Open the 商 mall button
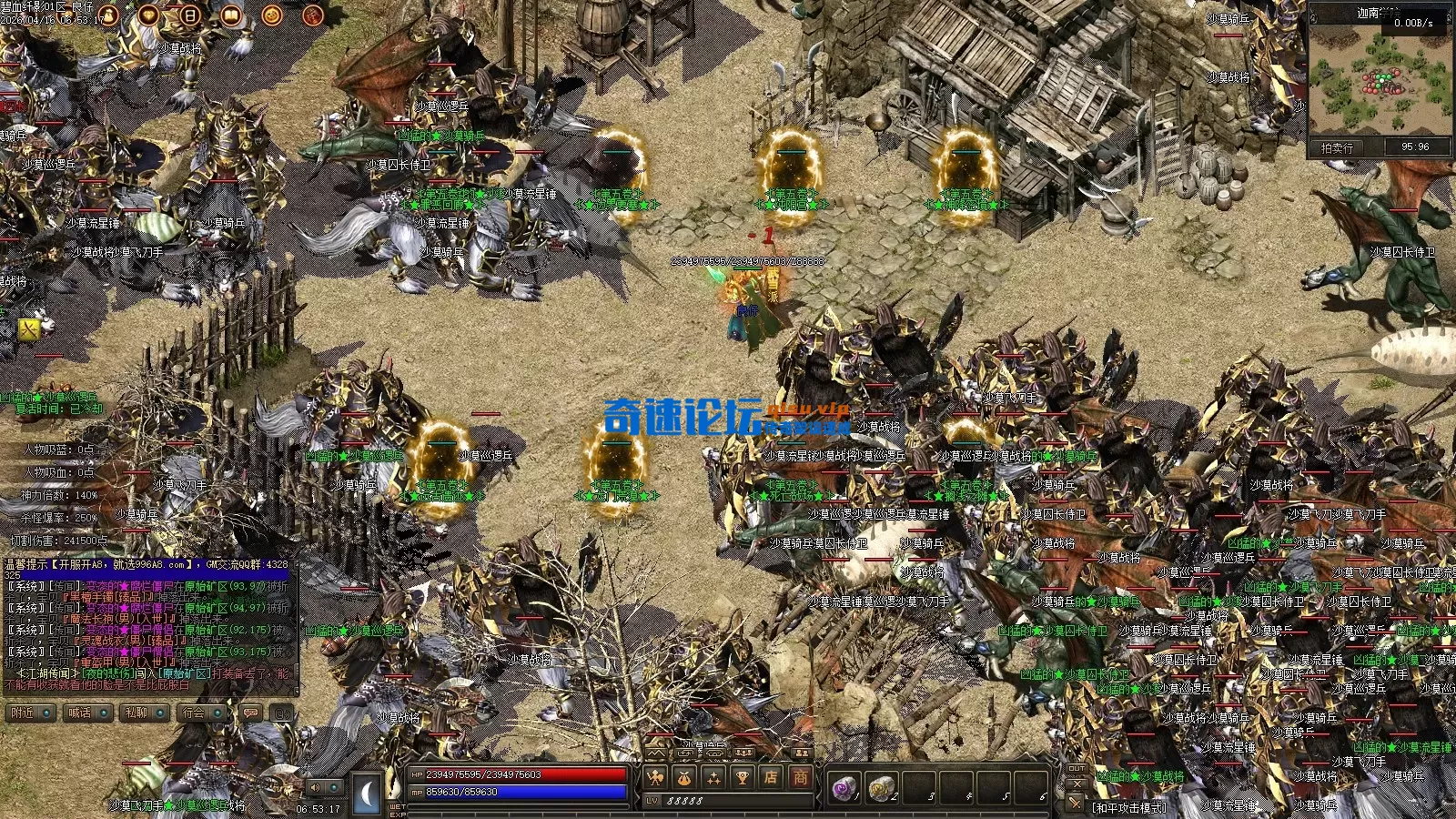Viewport: 1456px width, 819px height. click(x=801, y=778)
